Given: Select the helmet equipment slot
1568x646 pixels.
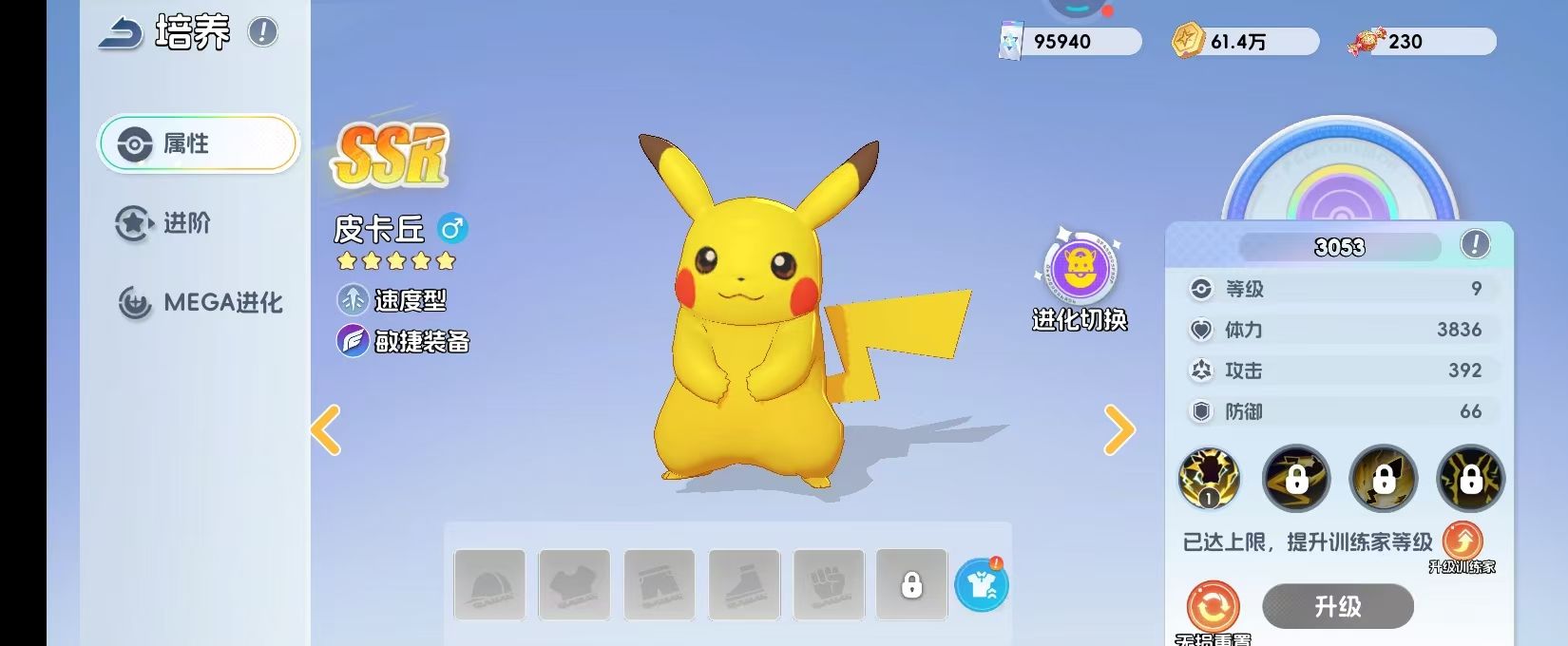Looking at the screenshot, I should tap(489, 585).
